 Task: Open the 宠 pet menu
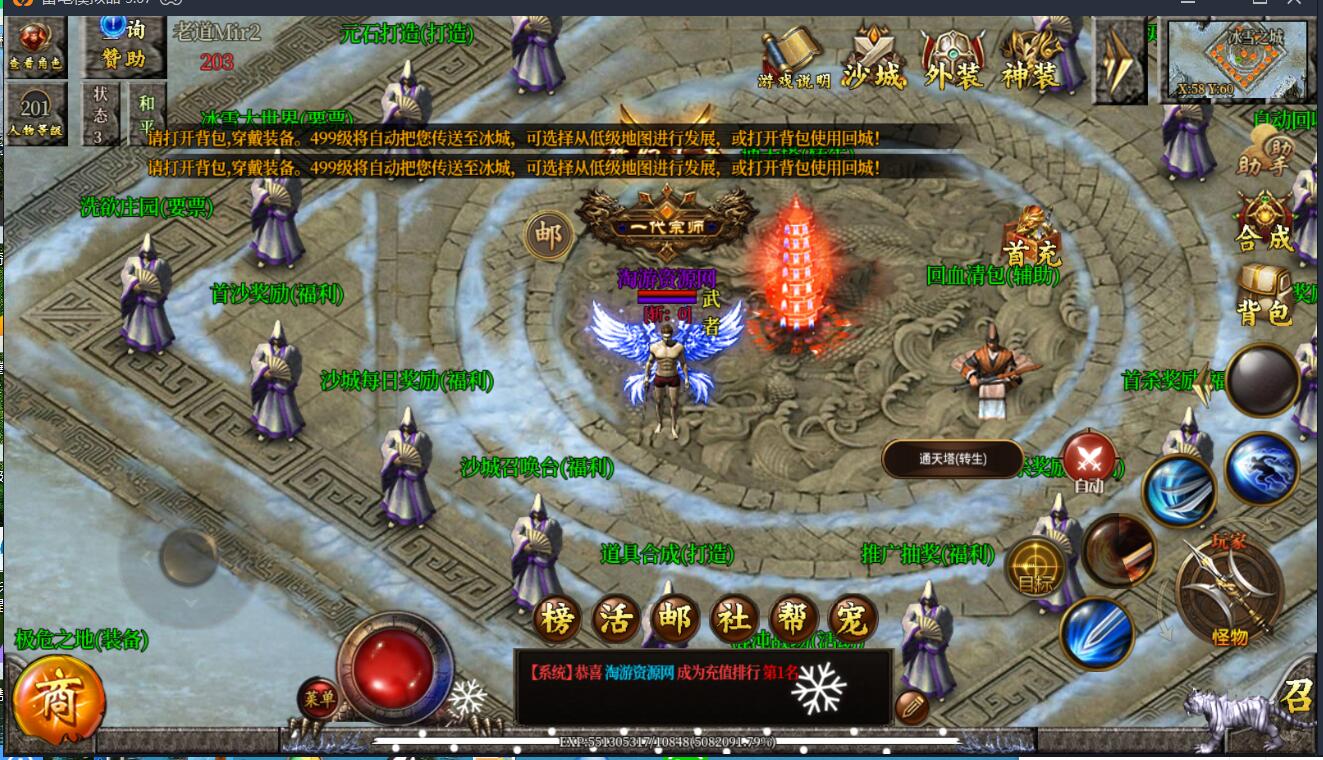tap(853, 621)
